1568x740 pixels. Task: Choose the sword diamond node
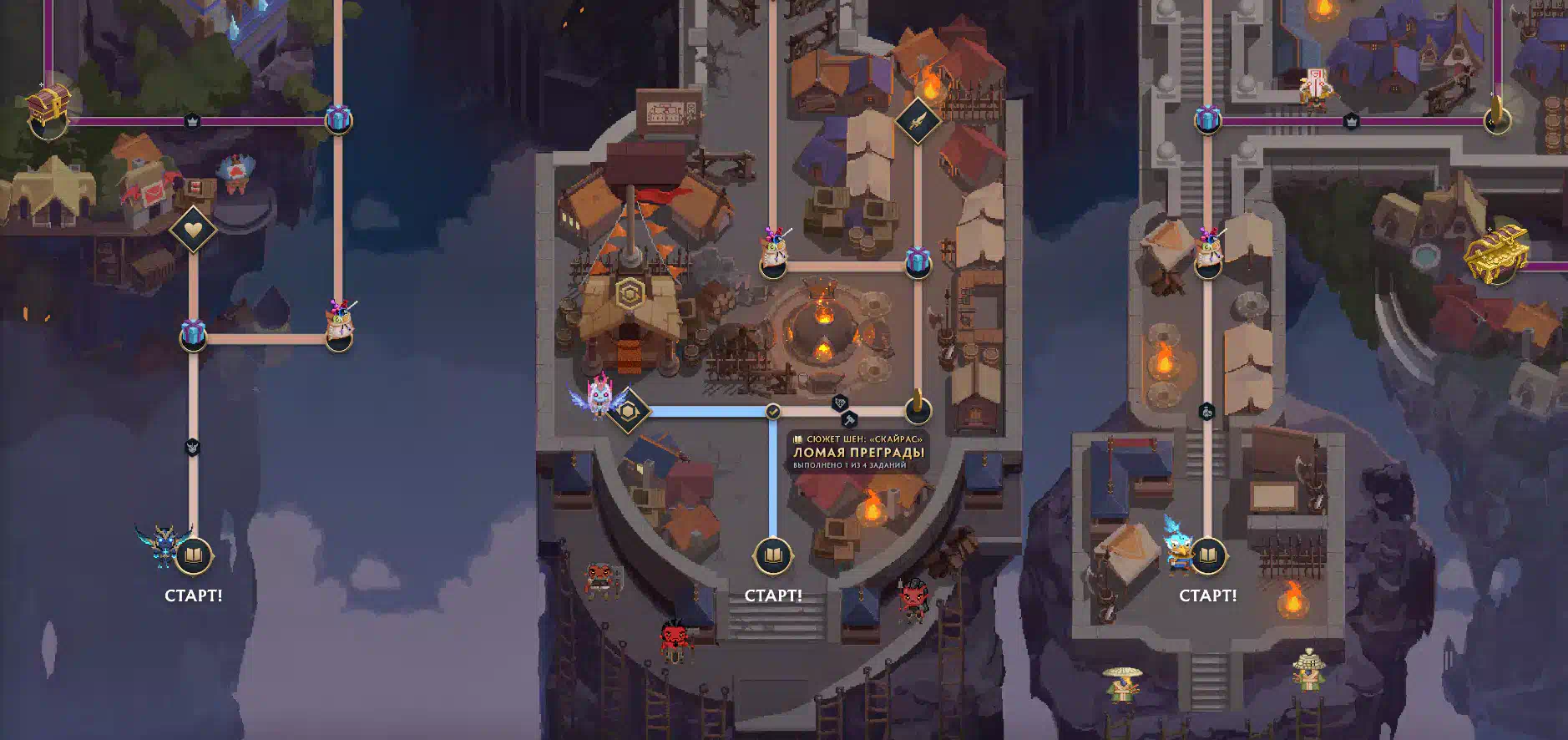tap(918, 121)
